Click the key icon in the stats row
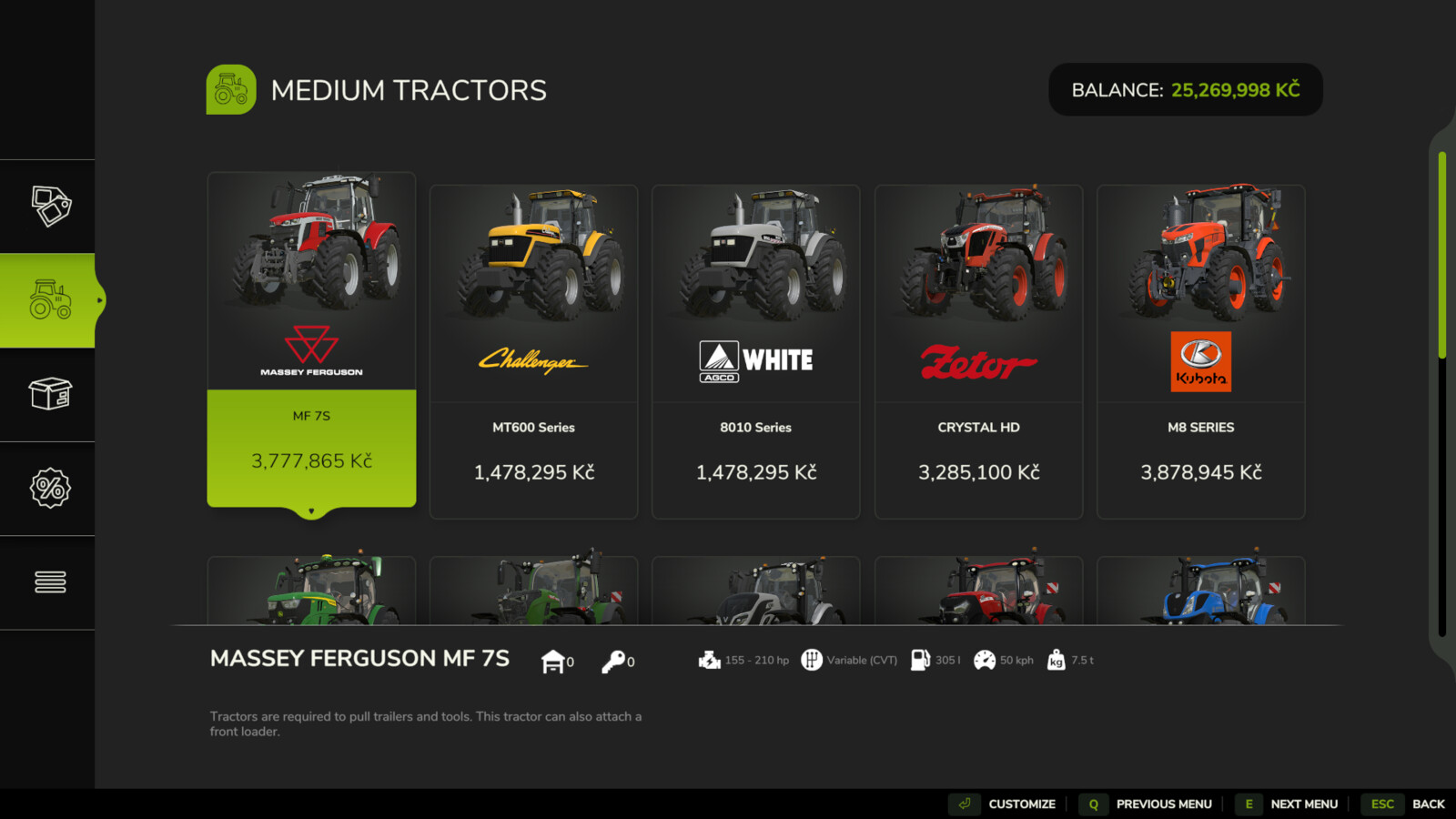This screenshot has height=819, width=1456. [x=612, y=660]
